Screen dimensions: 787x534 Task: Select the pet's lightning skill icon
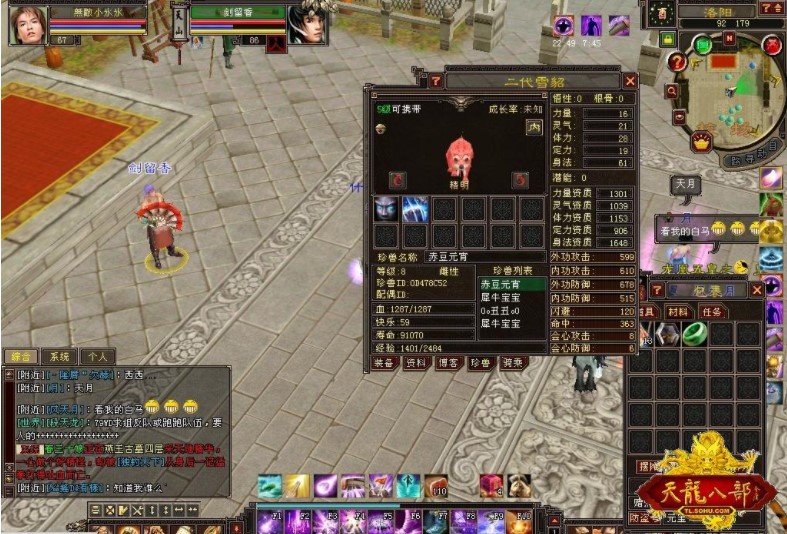(x=415, y=209)
